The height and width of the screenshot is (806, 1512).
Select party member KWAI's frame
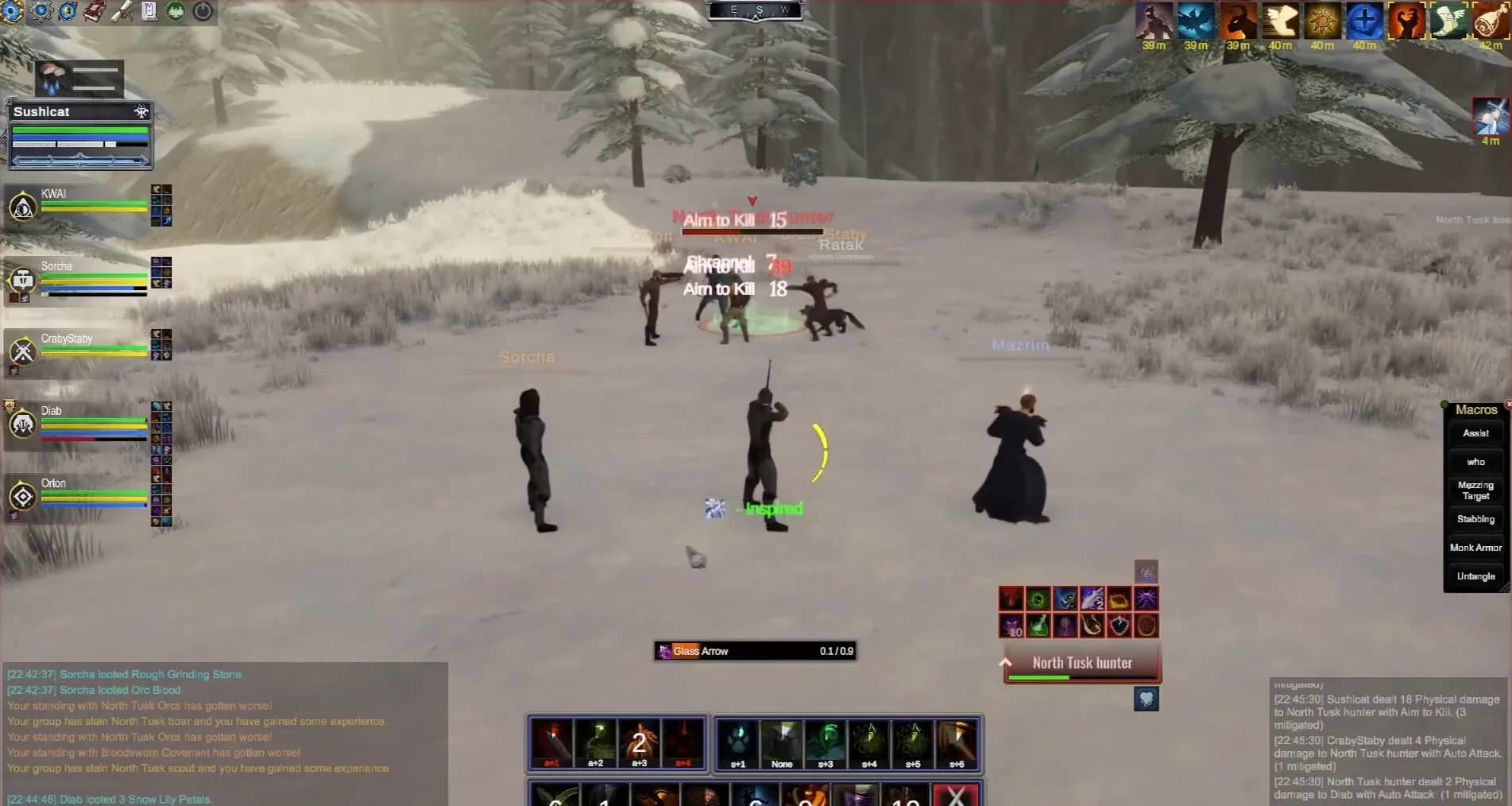[79, 206]
